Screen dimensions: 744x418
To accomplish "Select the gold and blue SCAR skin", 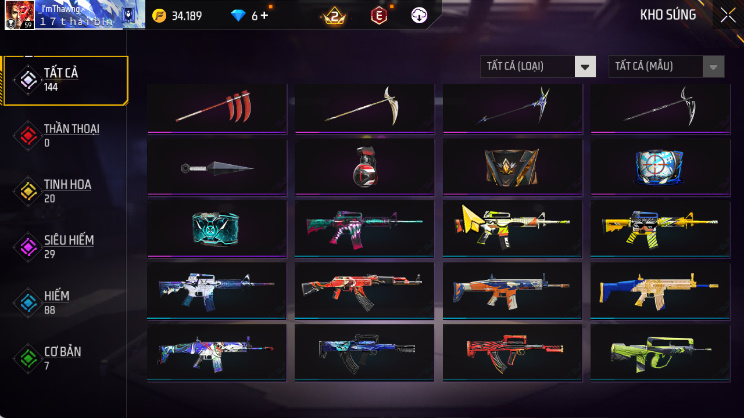I will click(x=657, y=290).
